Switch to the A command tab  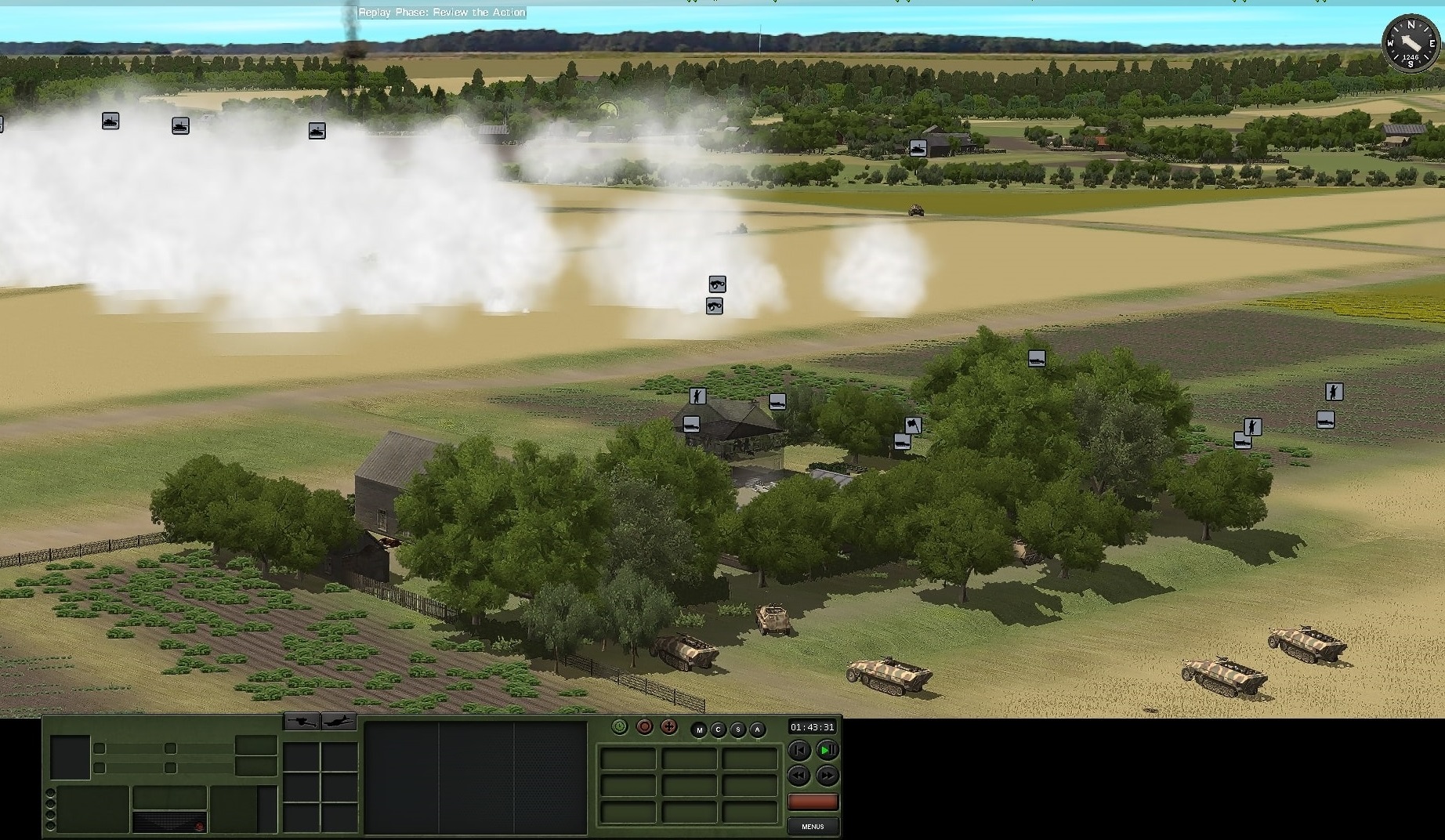pyautogui.click(x=757, y=730)
